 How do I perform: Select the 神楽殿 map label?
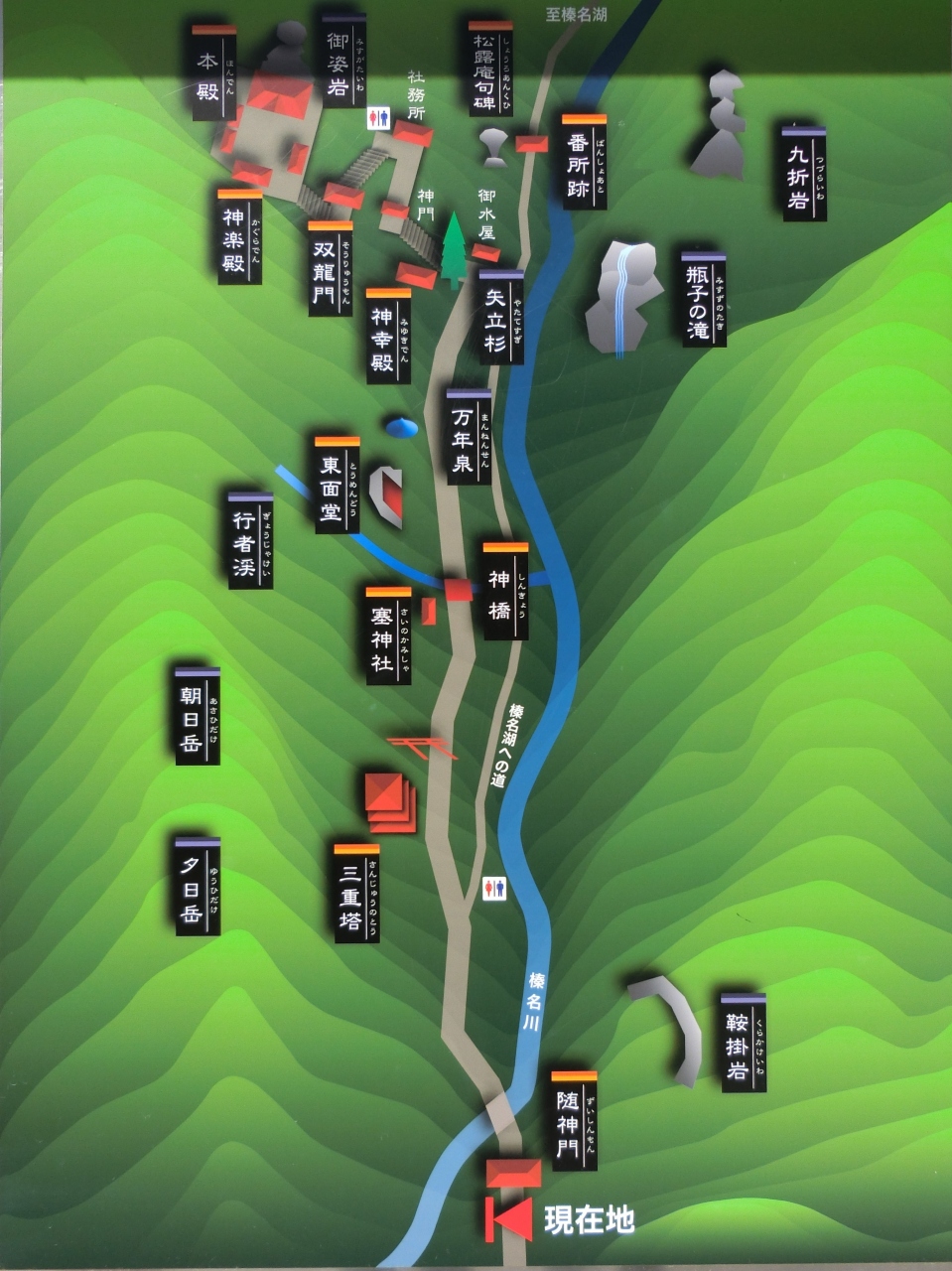239,236
